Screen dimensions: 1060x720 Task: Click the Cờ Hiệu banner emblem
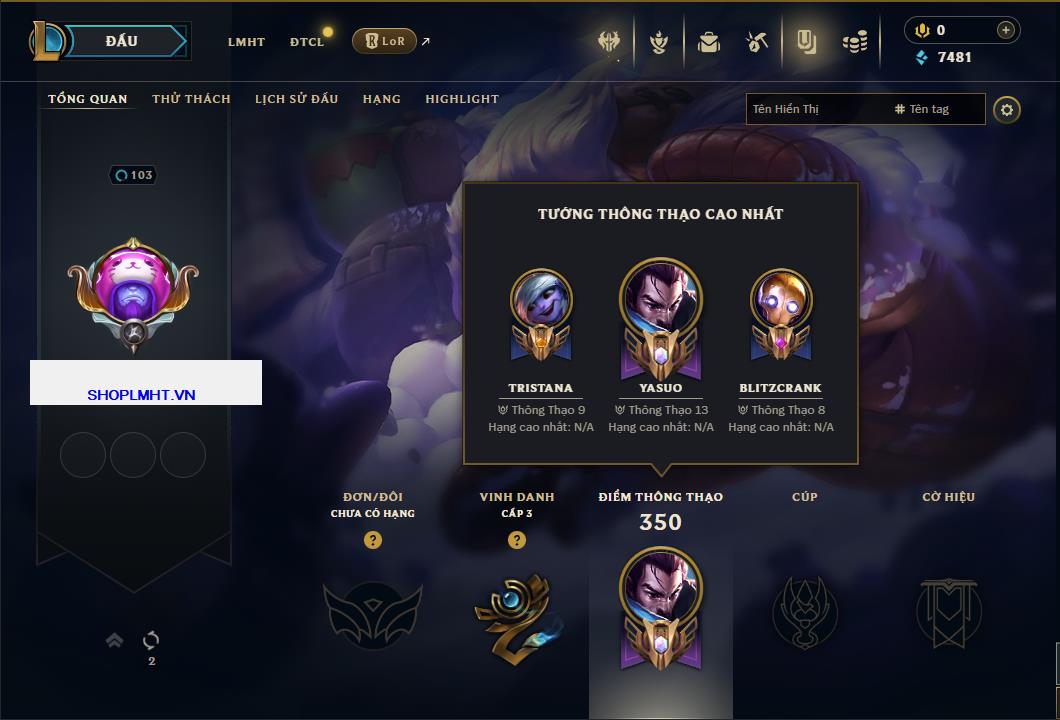coord(949,610)
